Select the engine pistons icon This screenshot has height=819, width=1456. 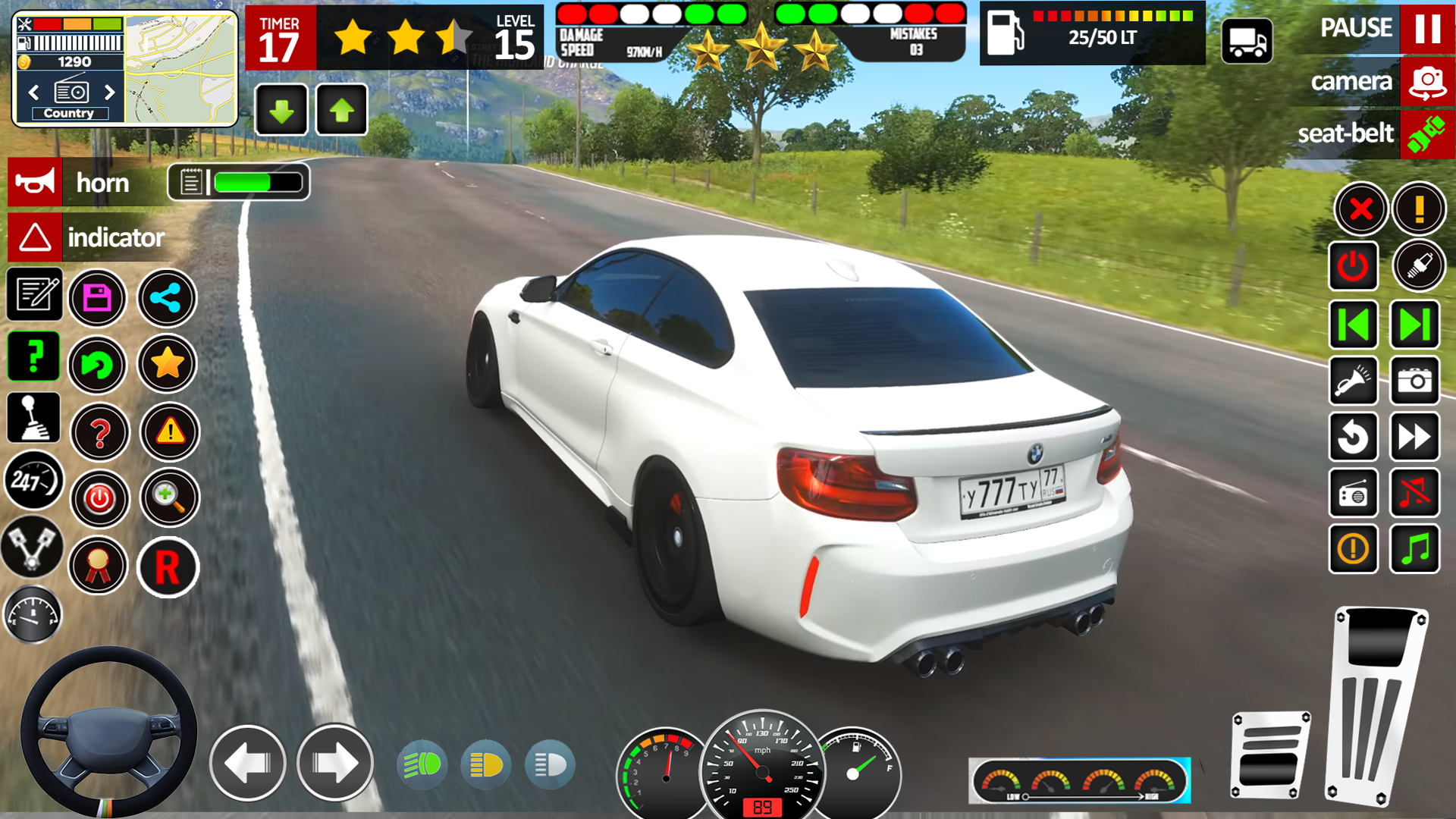(x=33, y=548)
